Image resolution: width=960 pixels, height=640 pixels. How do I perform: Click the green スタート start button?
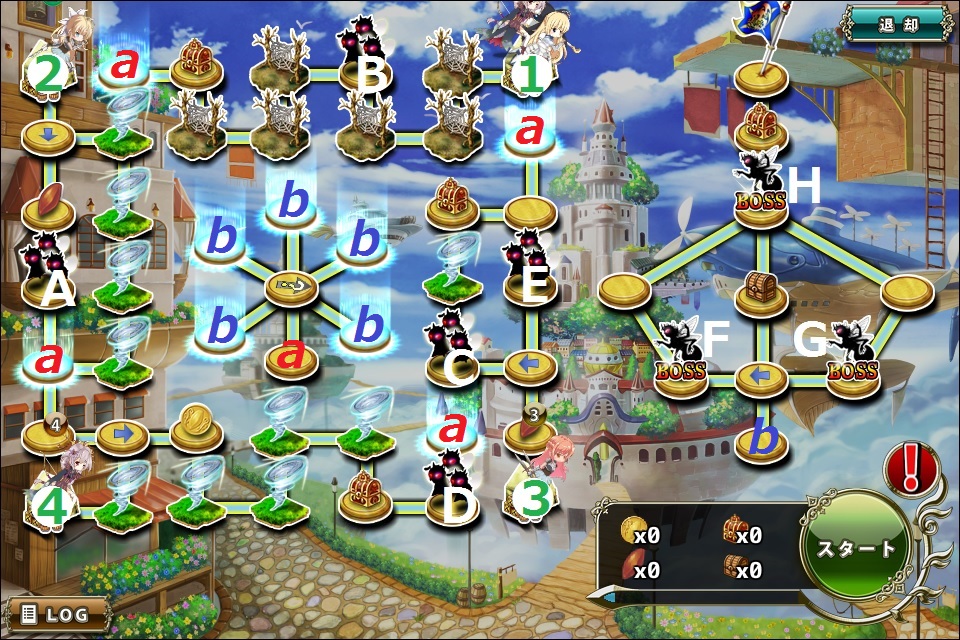click(857, 549)
